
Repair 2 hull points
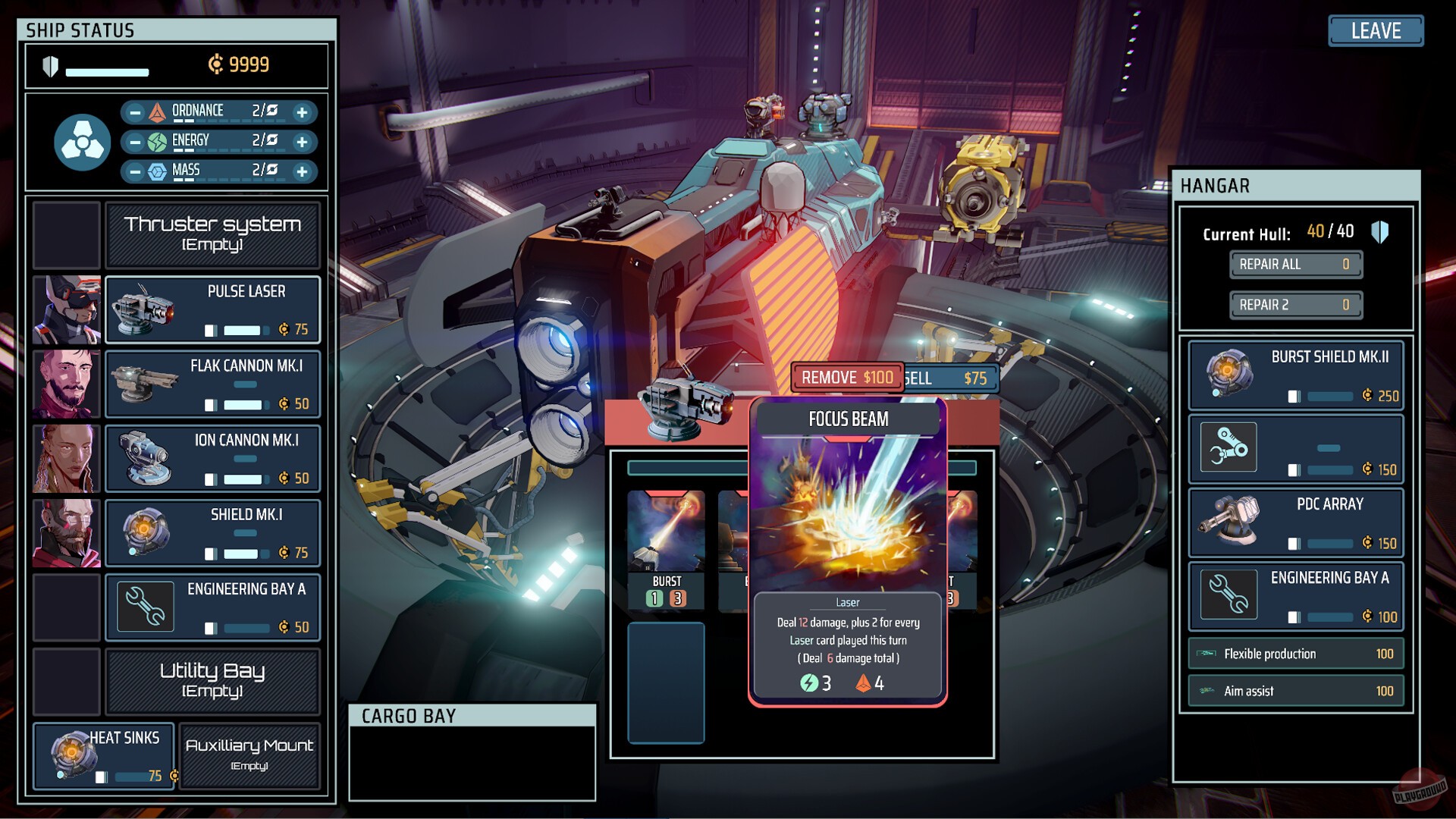click(x=1295, y=305)
